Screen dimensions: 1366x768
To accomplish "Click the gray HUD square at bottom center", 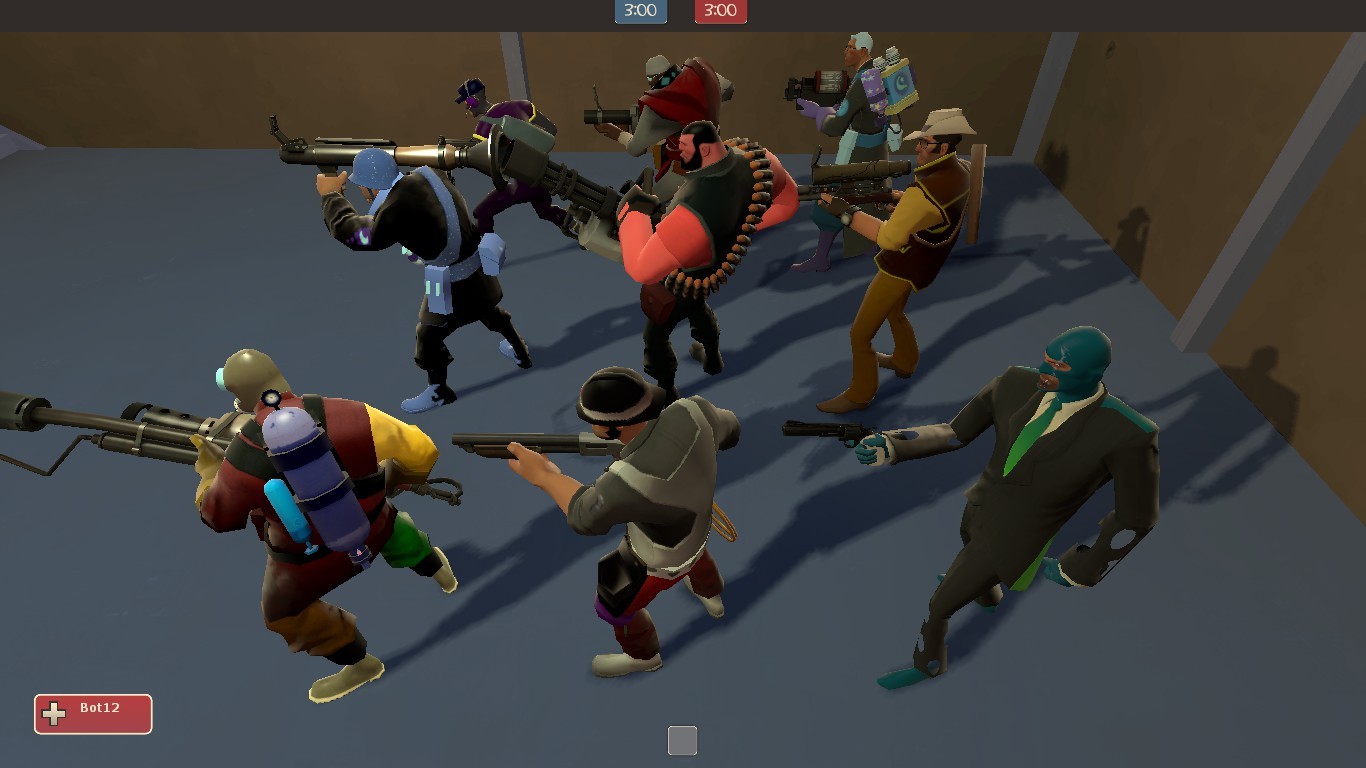I will (683, 740).
